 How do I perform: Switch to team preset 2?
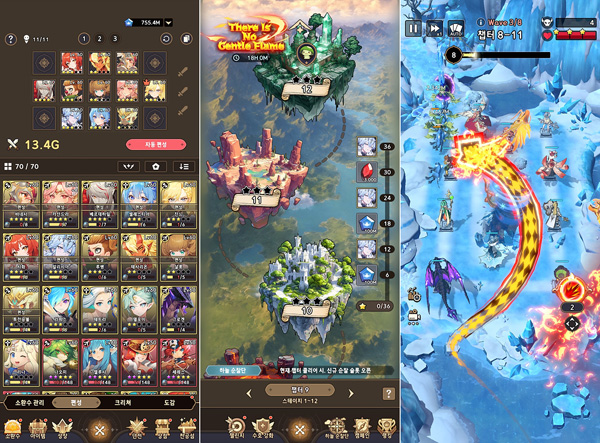coord(100,39)
